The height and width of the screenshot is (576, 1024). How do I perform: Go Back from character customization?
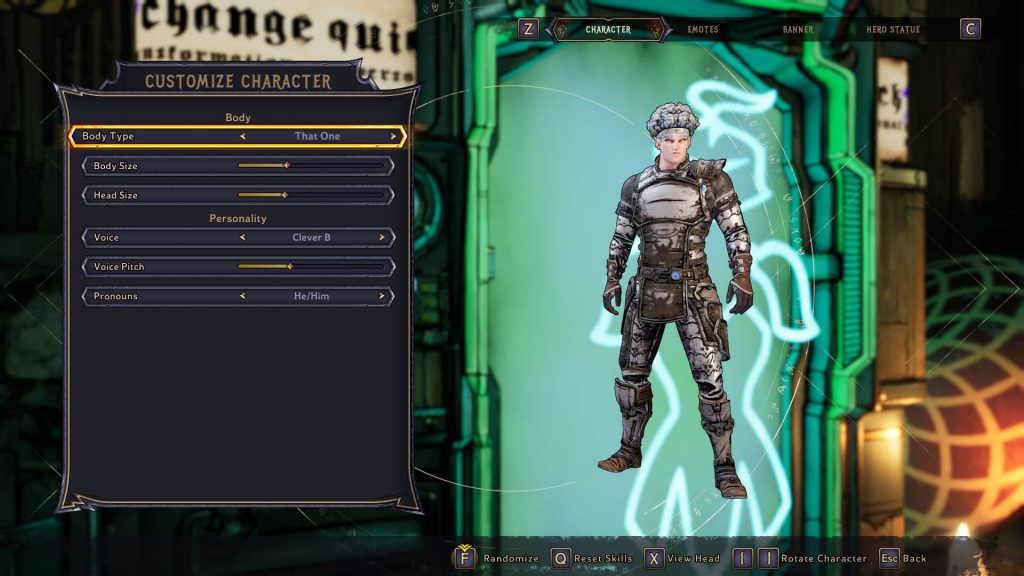(903, 558)
